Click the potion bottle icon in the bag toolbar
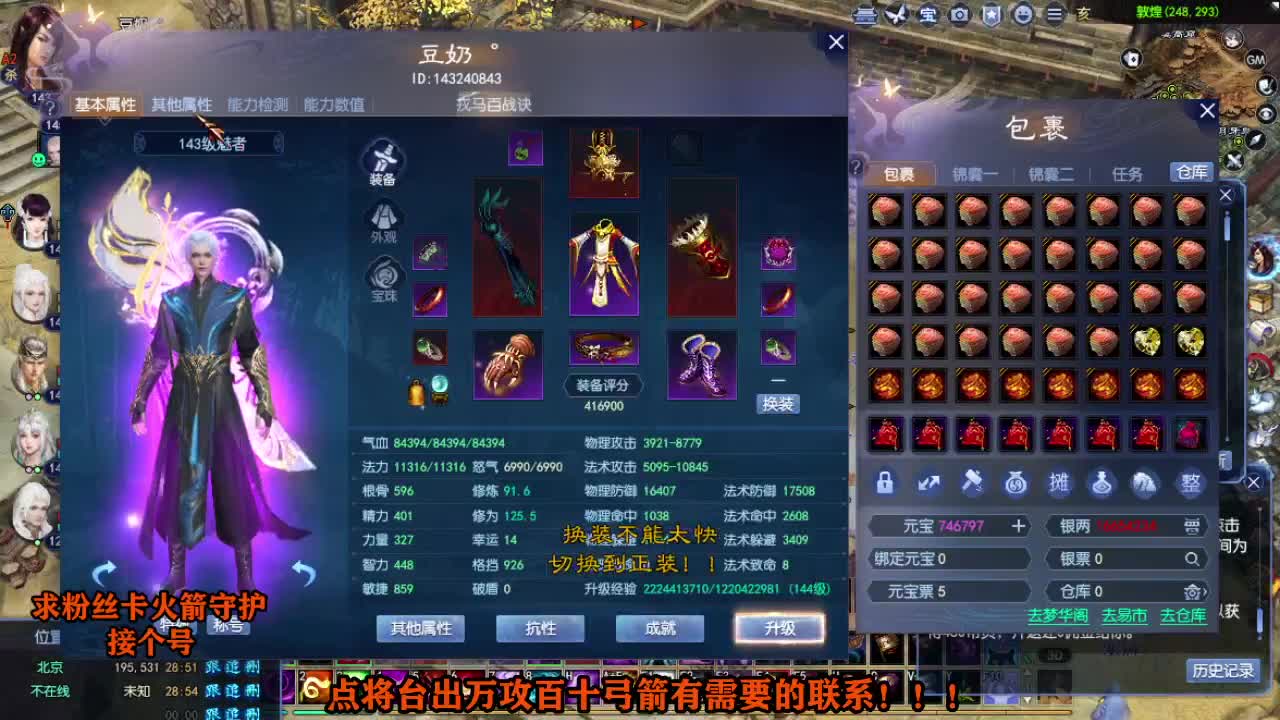The height and width of the screenshot is (720, 1280). click(x=1103, y=484)
